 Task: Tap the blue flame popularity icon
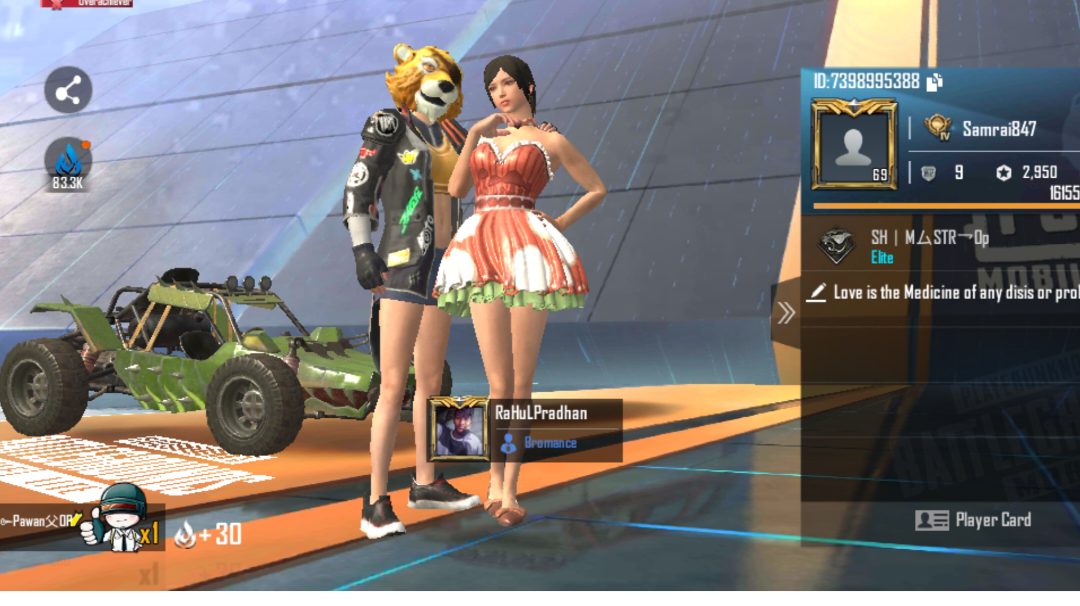tap(68, 160)
